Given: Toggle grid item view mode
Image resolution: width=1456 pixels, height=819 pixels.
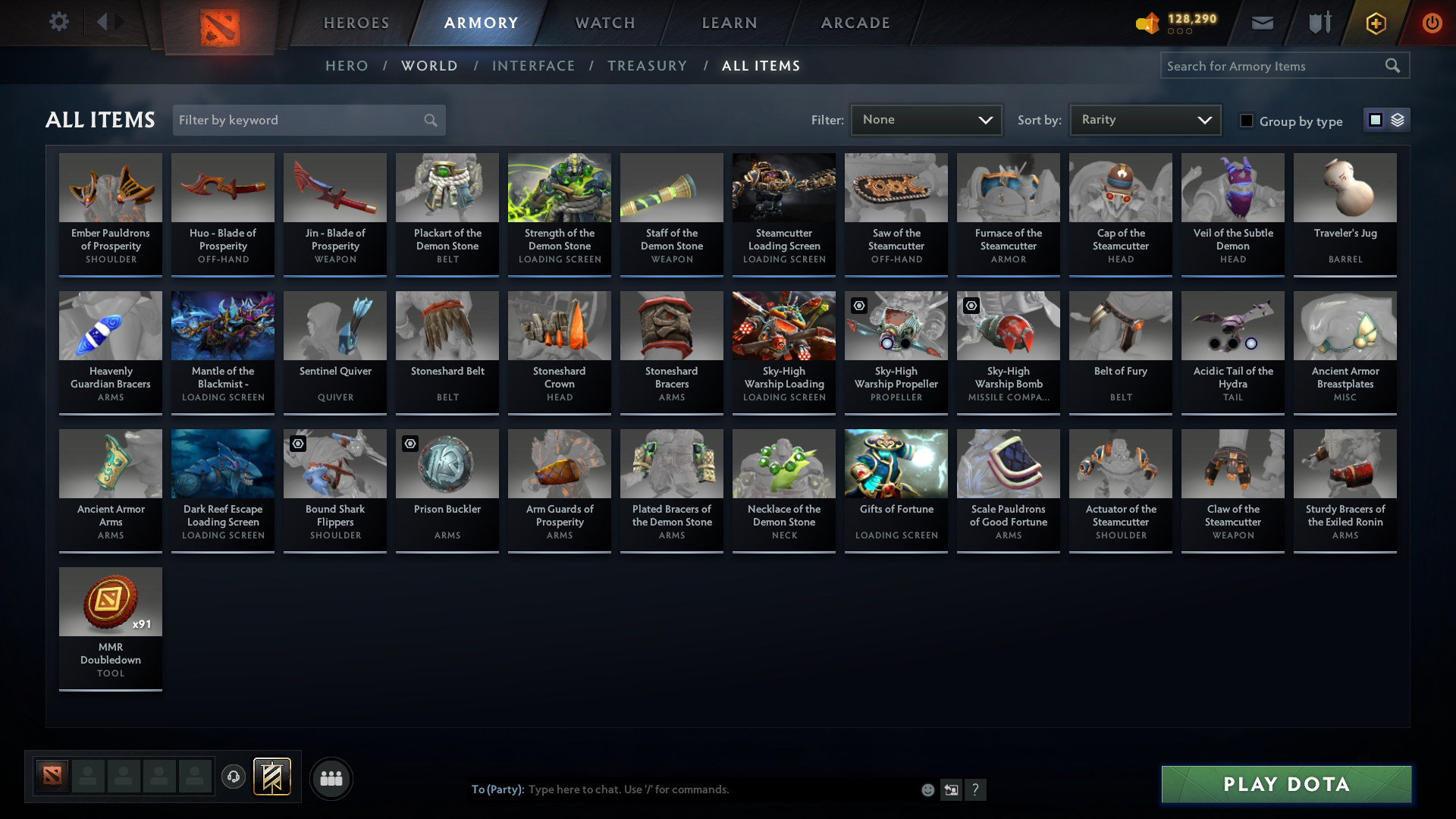Looking at the screenshot, I should pos(1376,120).
